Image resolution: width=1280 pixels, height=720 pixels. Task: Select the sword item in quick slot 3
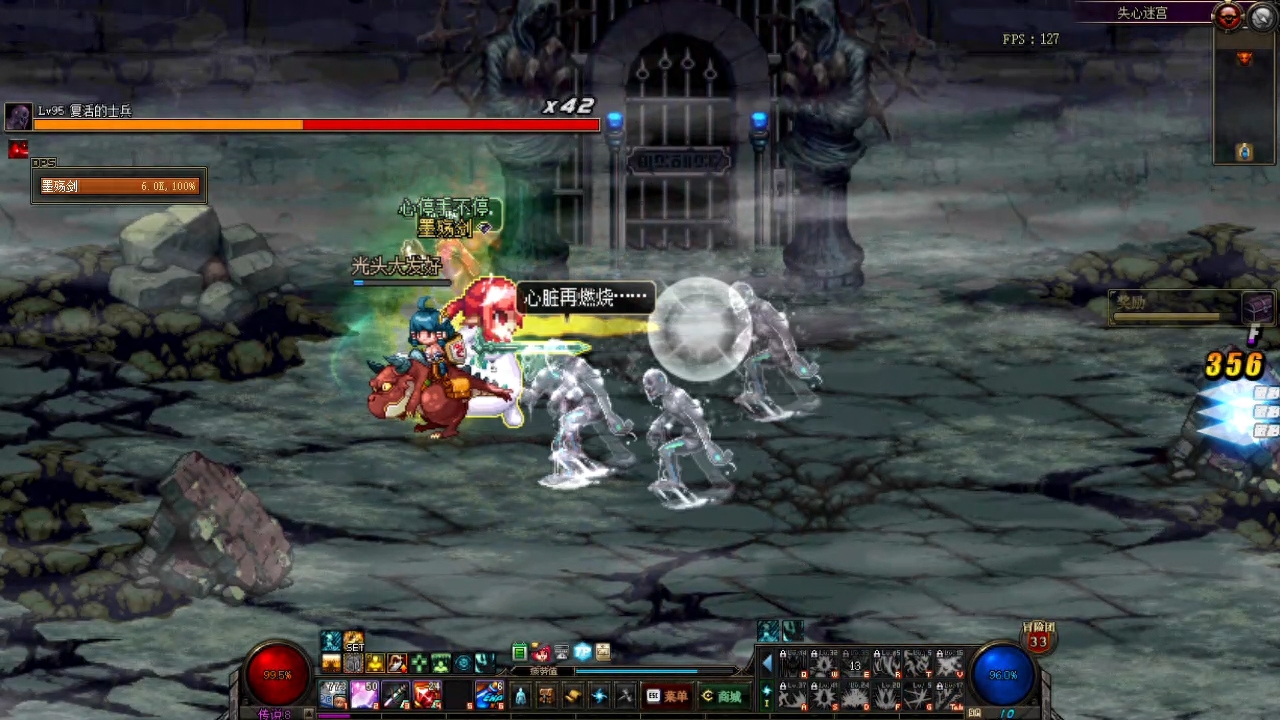395,694
